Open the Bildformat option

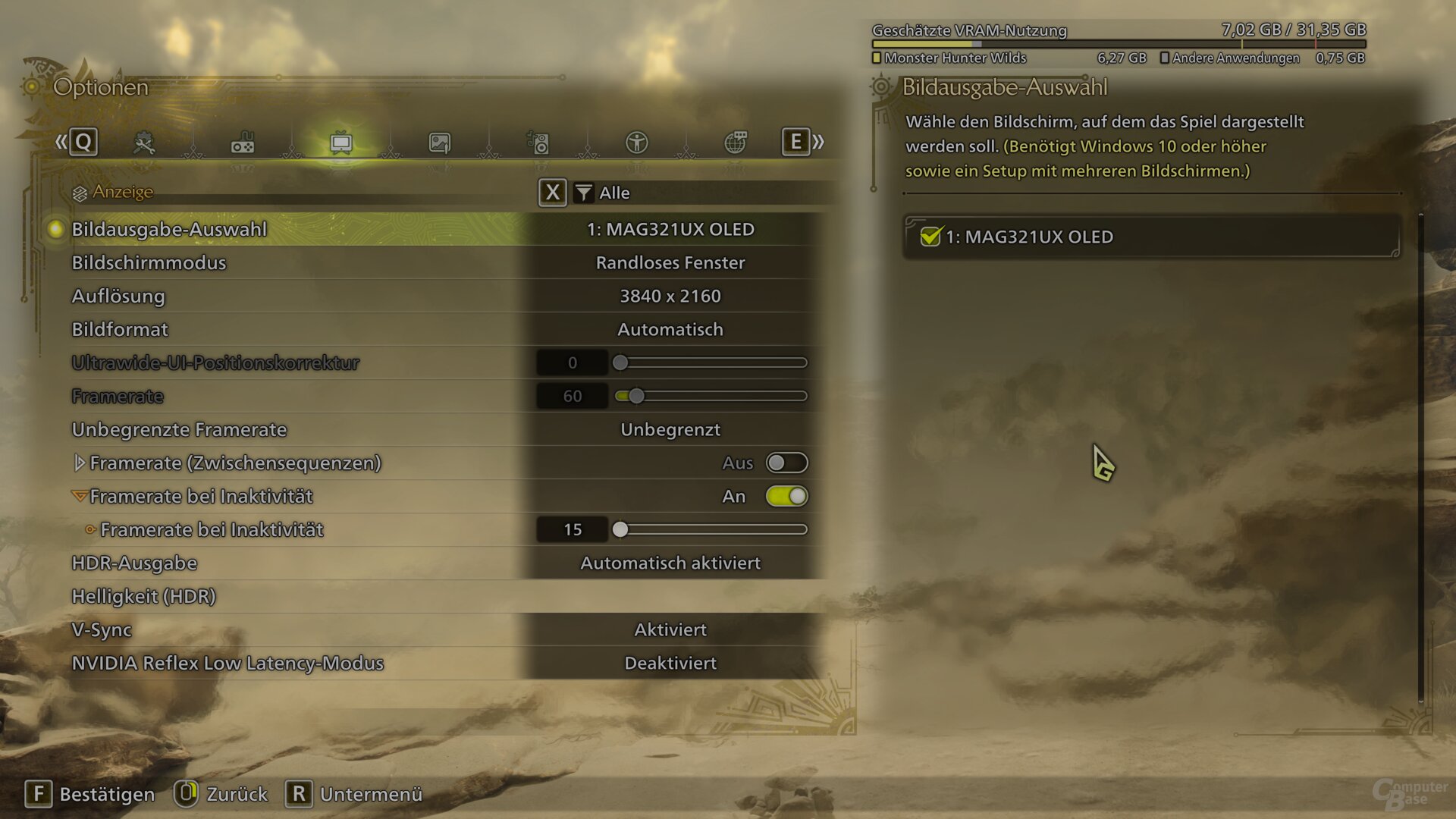tap(670, 330)
